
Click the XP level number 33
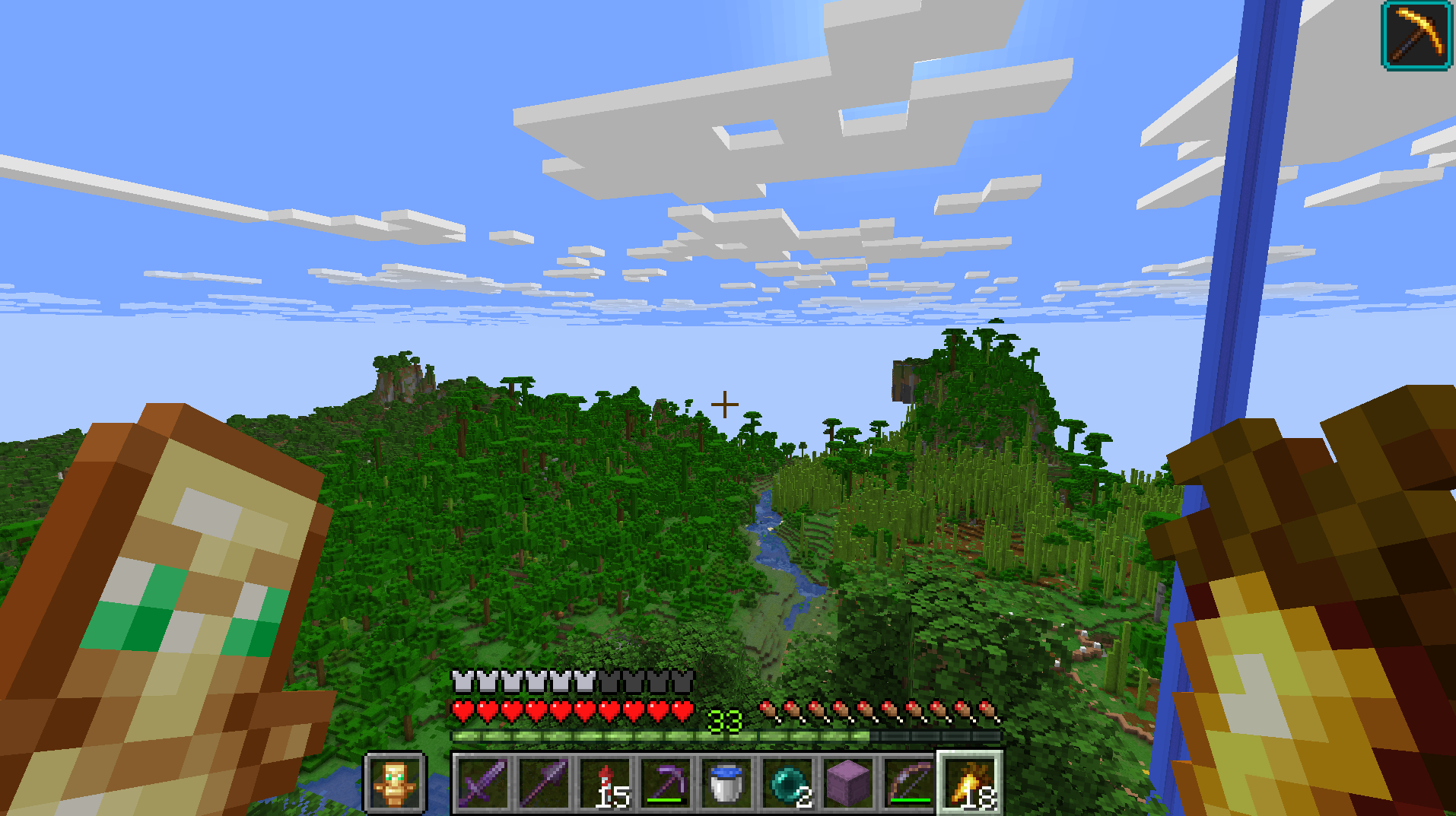pos(724,719)
